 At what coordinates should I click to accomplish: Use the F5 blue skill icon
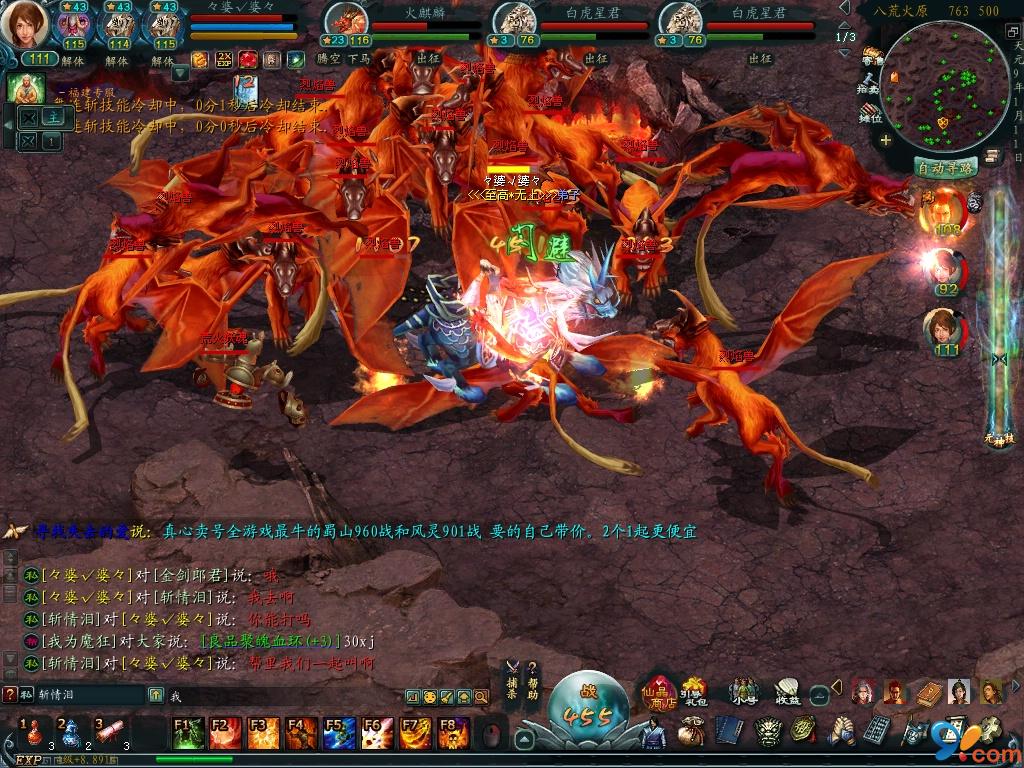pyautogui.click(x=332, y=733)
